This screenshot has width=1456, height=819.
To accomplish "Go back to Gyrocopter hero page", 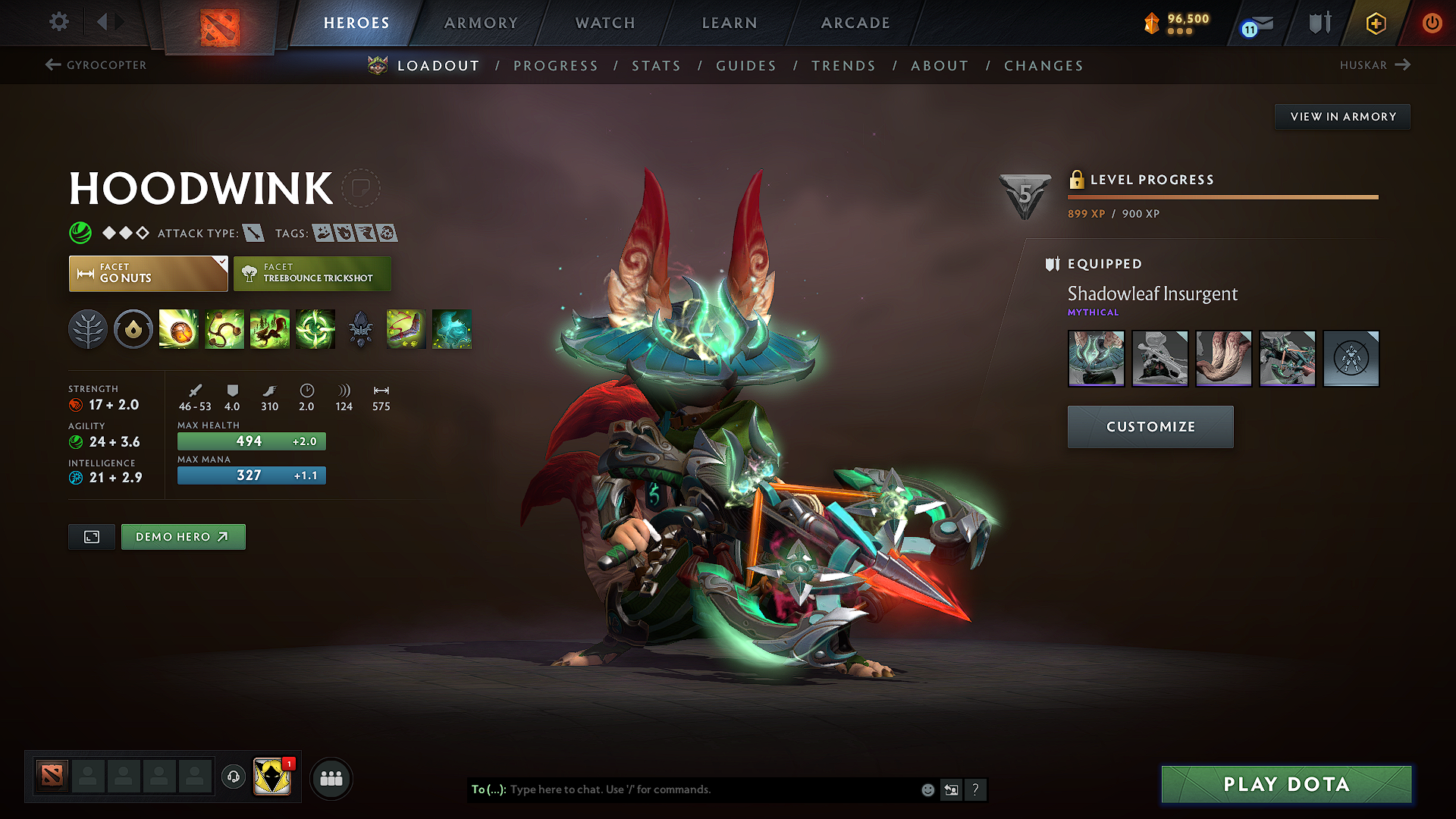I will pyautogui.click(x=95, y=65).
